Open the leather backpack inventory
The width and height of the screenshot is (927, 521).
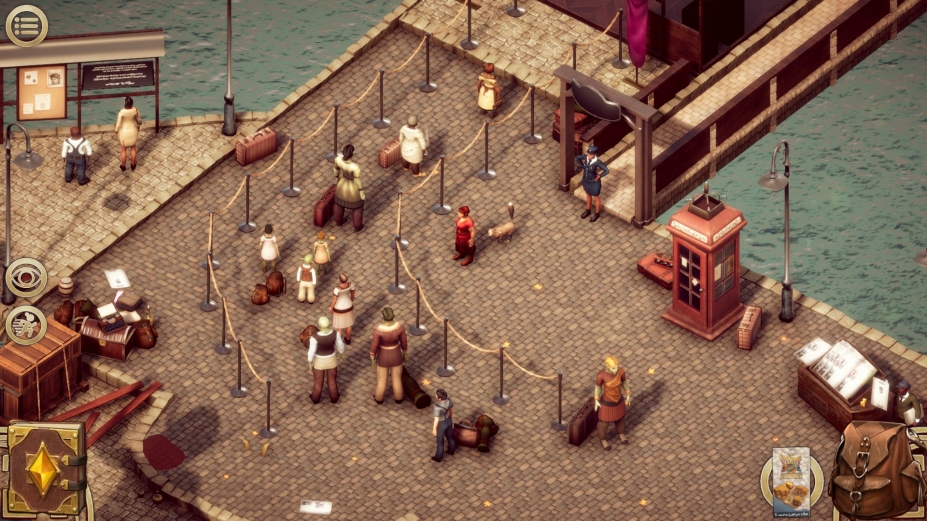[x=874, y=468]
